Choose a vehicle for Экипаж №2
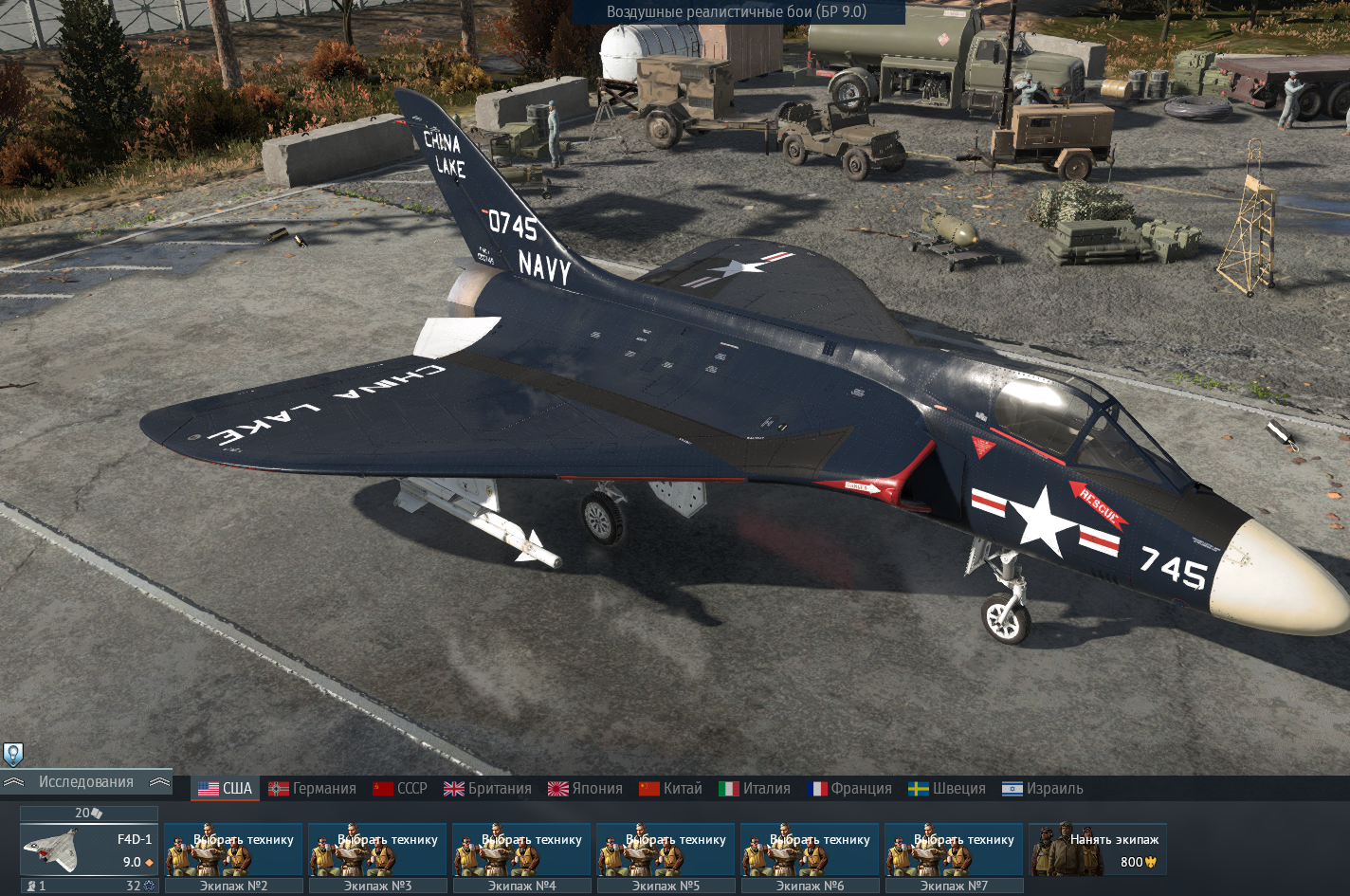This screenshot has width=1350, height=896. (x=233, y=850)
